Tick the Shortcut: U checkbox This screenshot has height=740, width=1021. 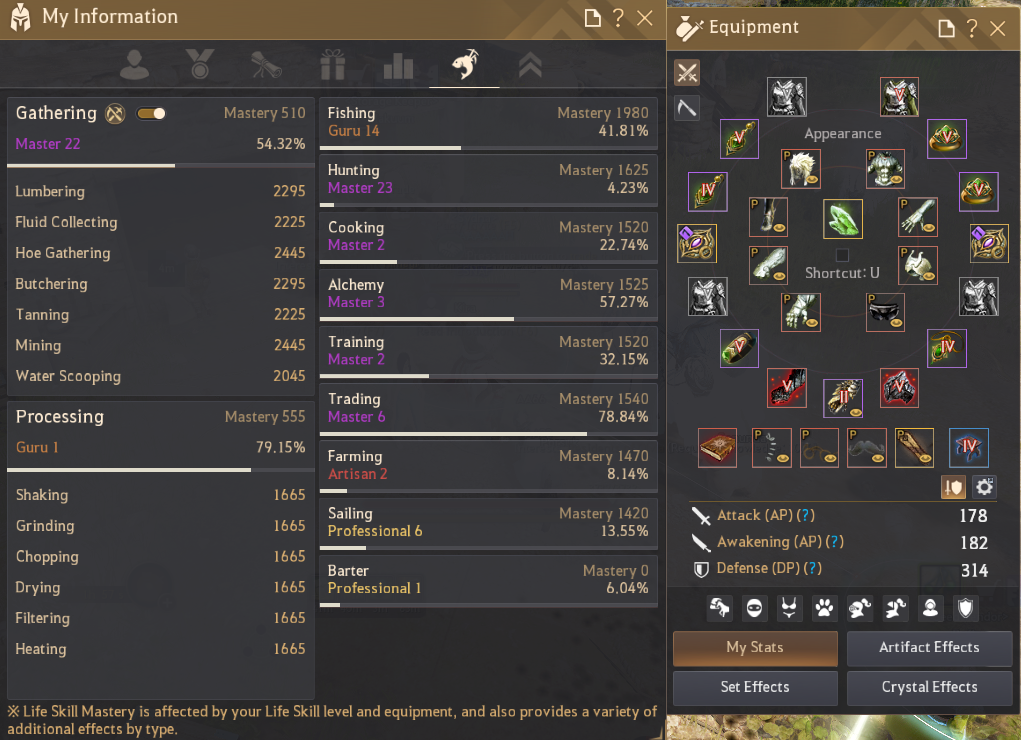click(842, 255)
